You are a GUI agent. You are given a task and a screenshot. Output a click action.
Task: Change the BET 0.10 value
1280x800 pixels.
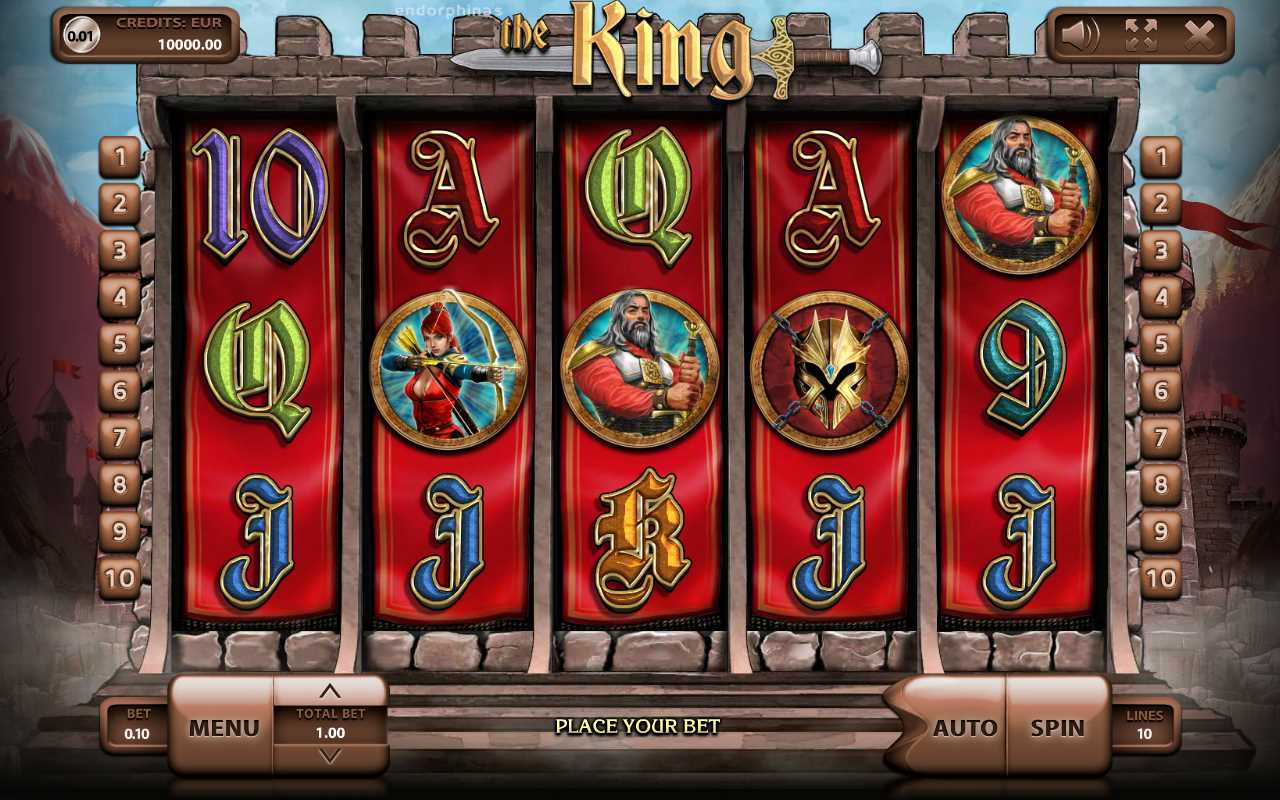coord(137,725)
